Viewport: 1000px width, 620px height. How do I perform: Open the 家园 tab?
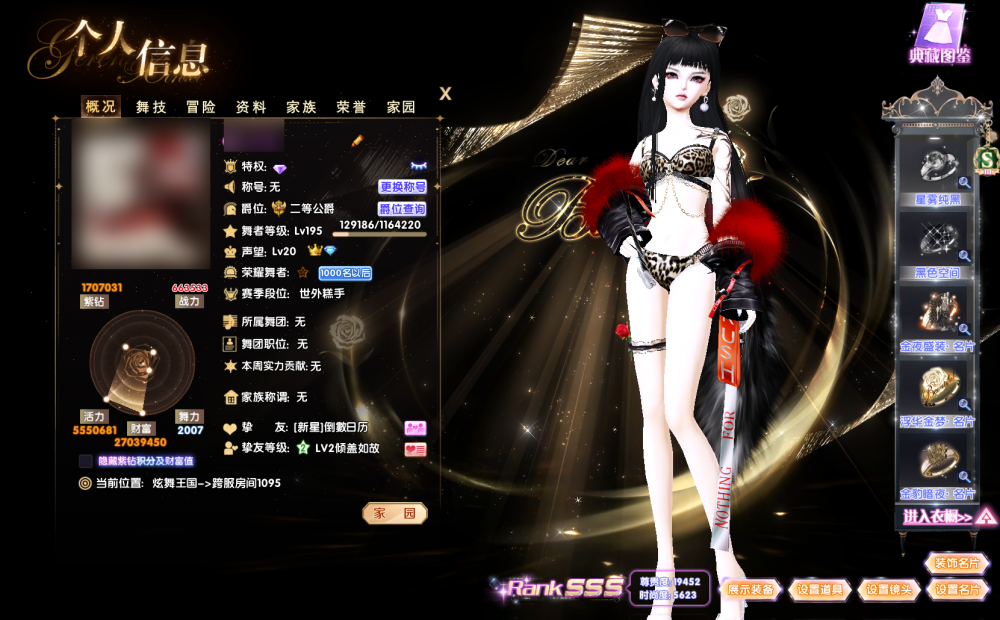click(x=401, y=107)
